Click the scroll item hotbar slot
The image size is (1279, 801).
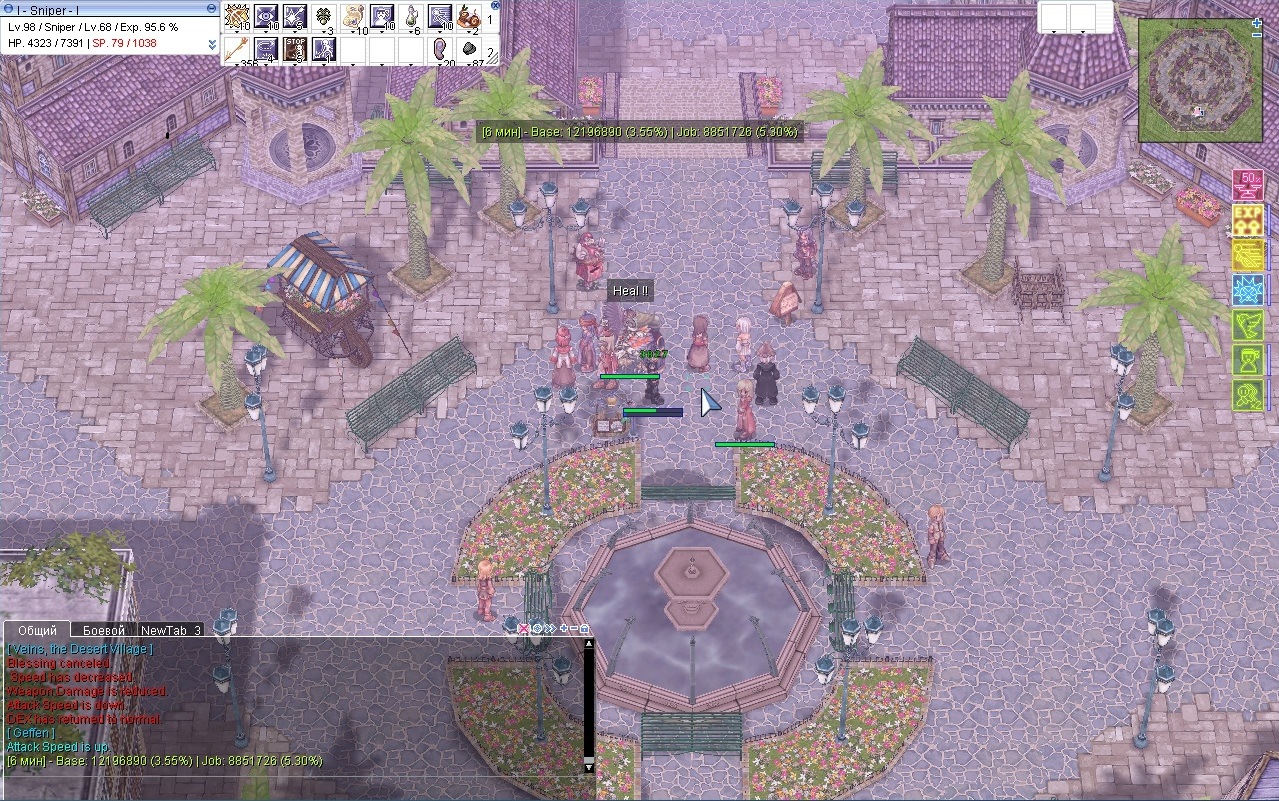pyautogui.click(x=353, y=17)
